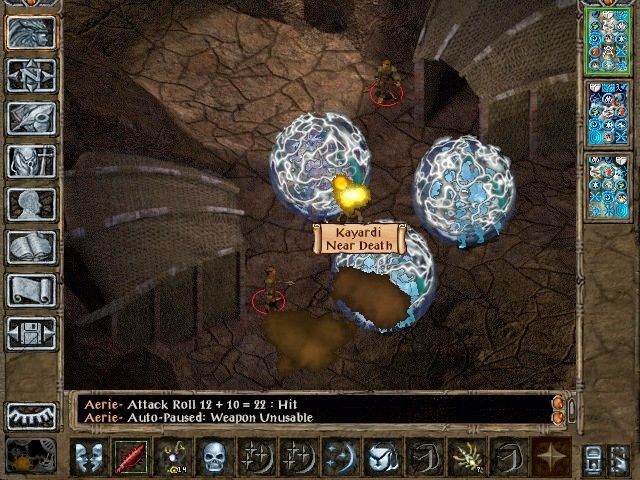Open the mage spellbook
Viewport: 640px width, 480px height.
click(31, 247)
